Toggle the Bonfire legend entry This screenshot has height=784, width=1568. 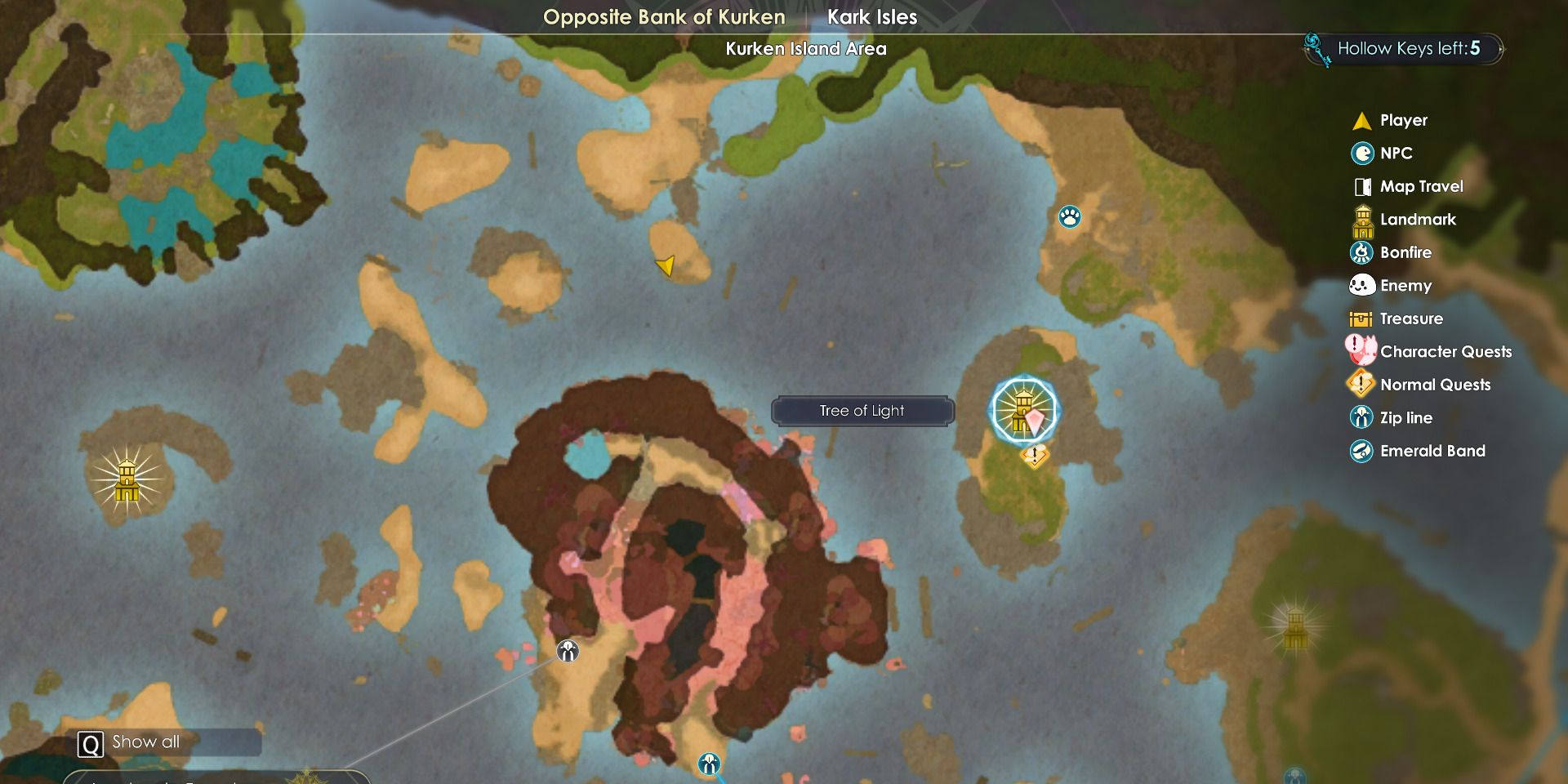(x=1405, y=252)
